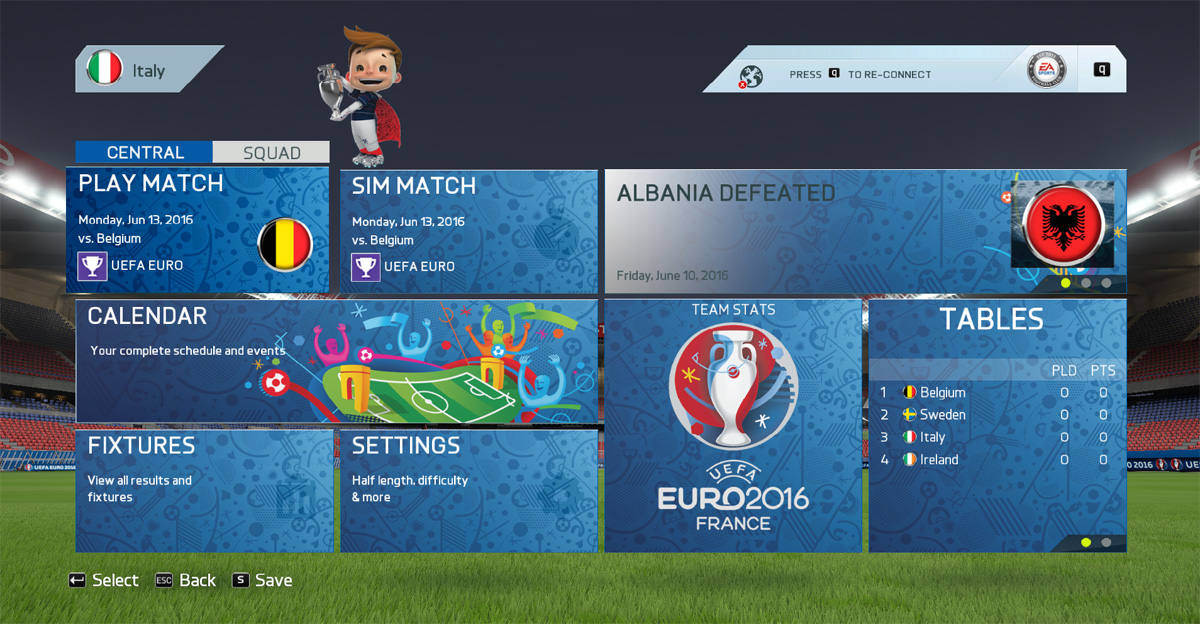Open the Calendar schedule tile
The height and width of the screenshot is (624, 1200).
(336, 361)
